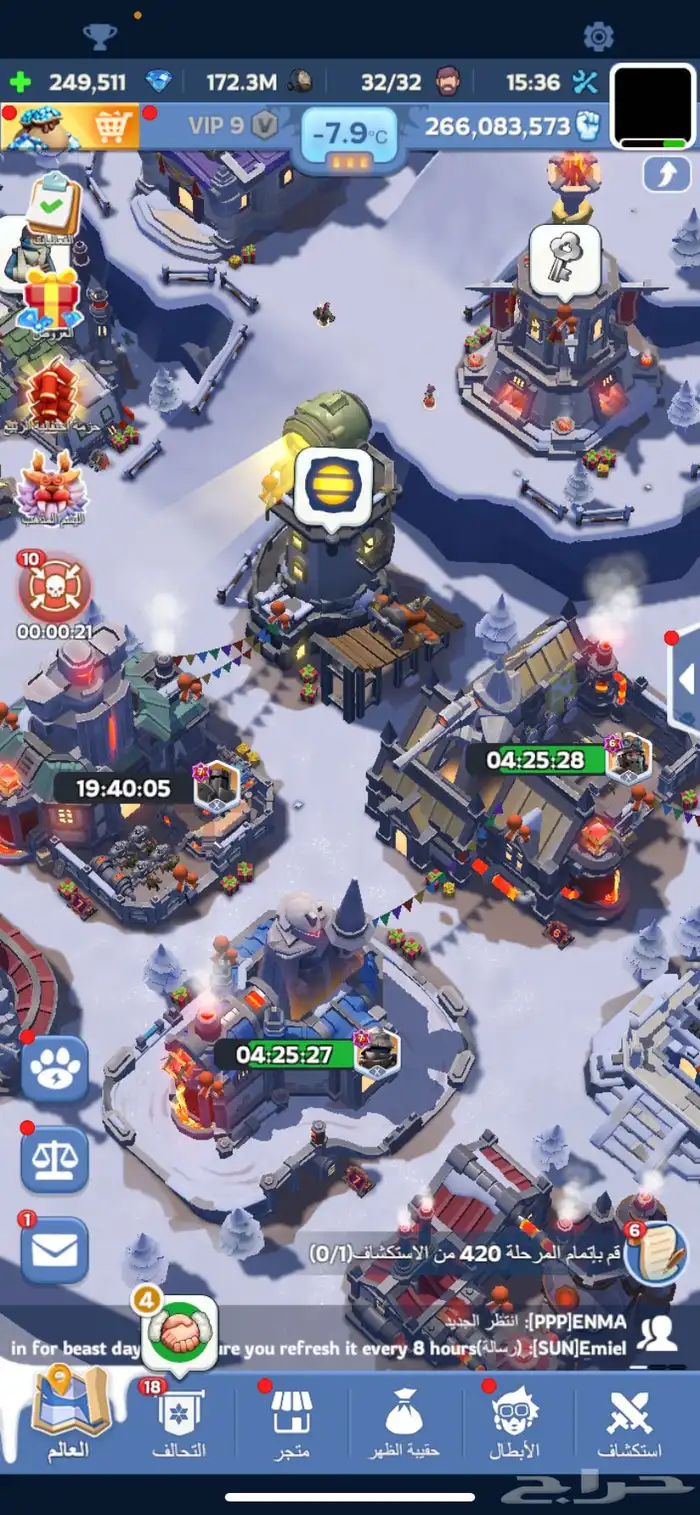Open the alliance tab in bottom bar
Viewport: 700px width, 1515px height.
pyautogui.click(x=181, y=1420)
